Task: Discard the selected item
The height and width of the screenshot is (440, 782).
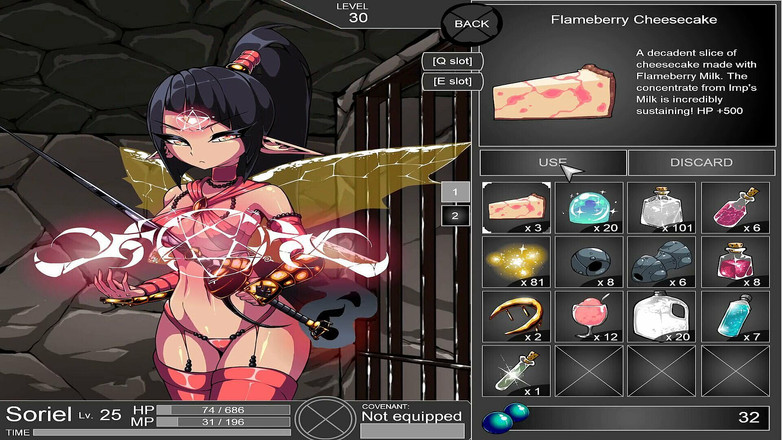Action: [x=701, y=163]
